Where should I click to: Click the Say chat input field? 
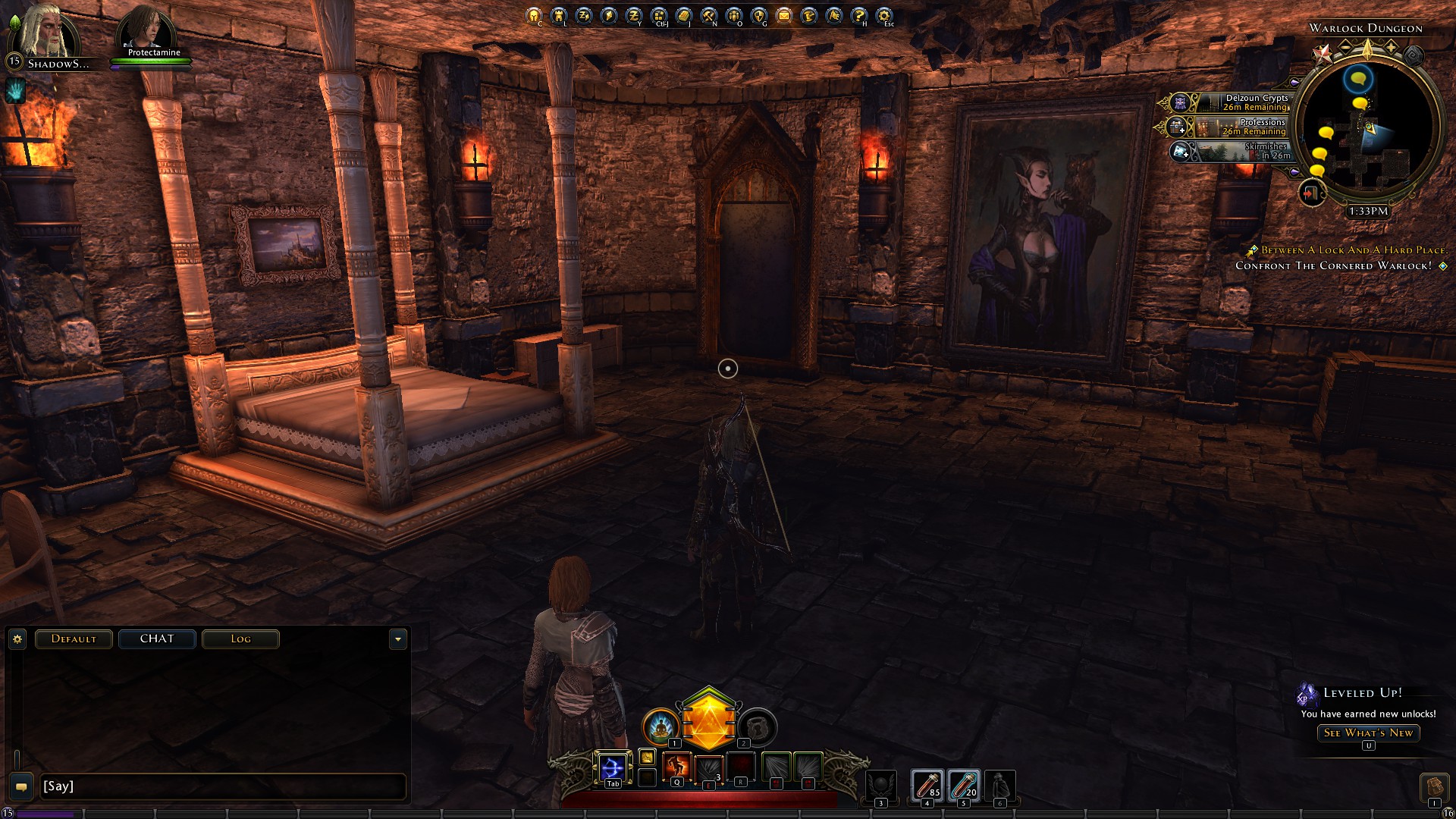coord(220,786)
